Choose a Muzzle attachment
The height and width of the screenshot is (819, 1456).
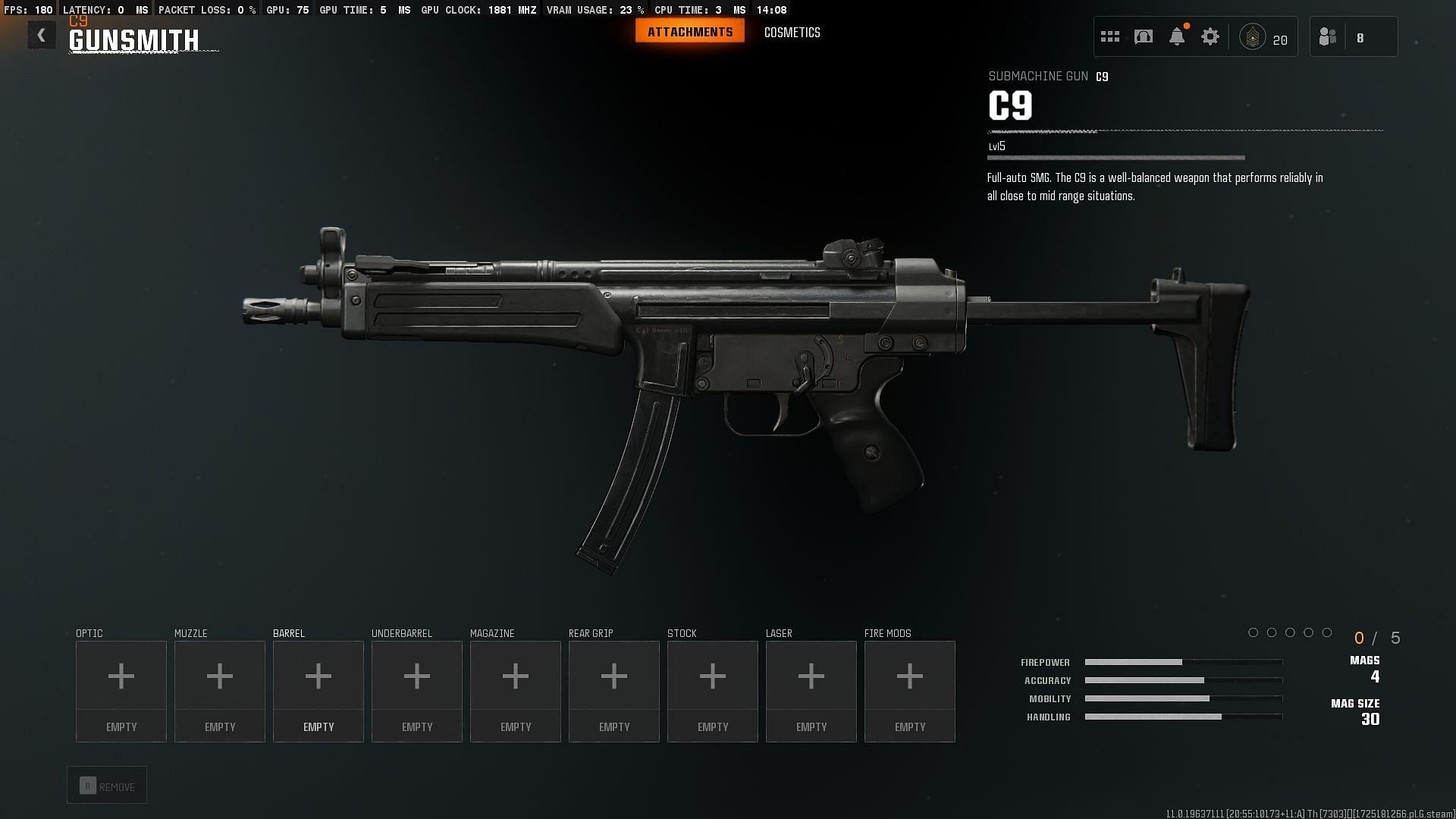tap(220, 690)
